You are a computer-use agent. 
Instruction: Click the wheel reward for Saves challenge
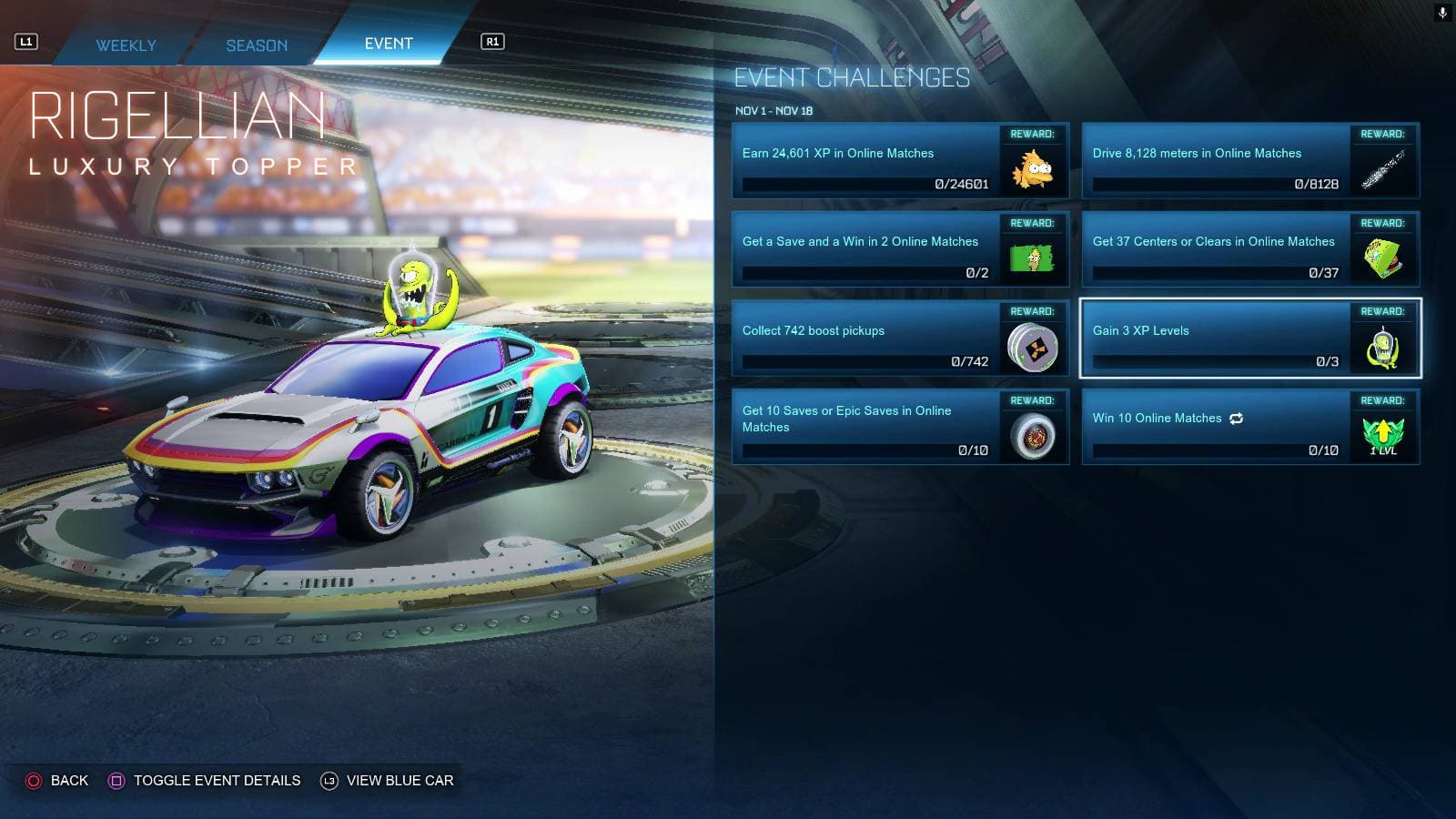point(1033,433)
